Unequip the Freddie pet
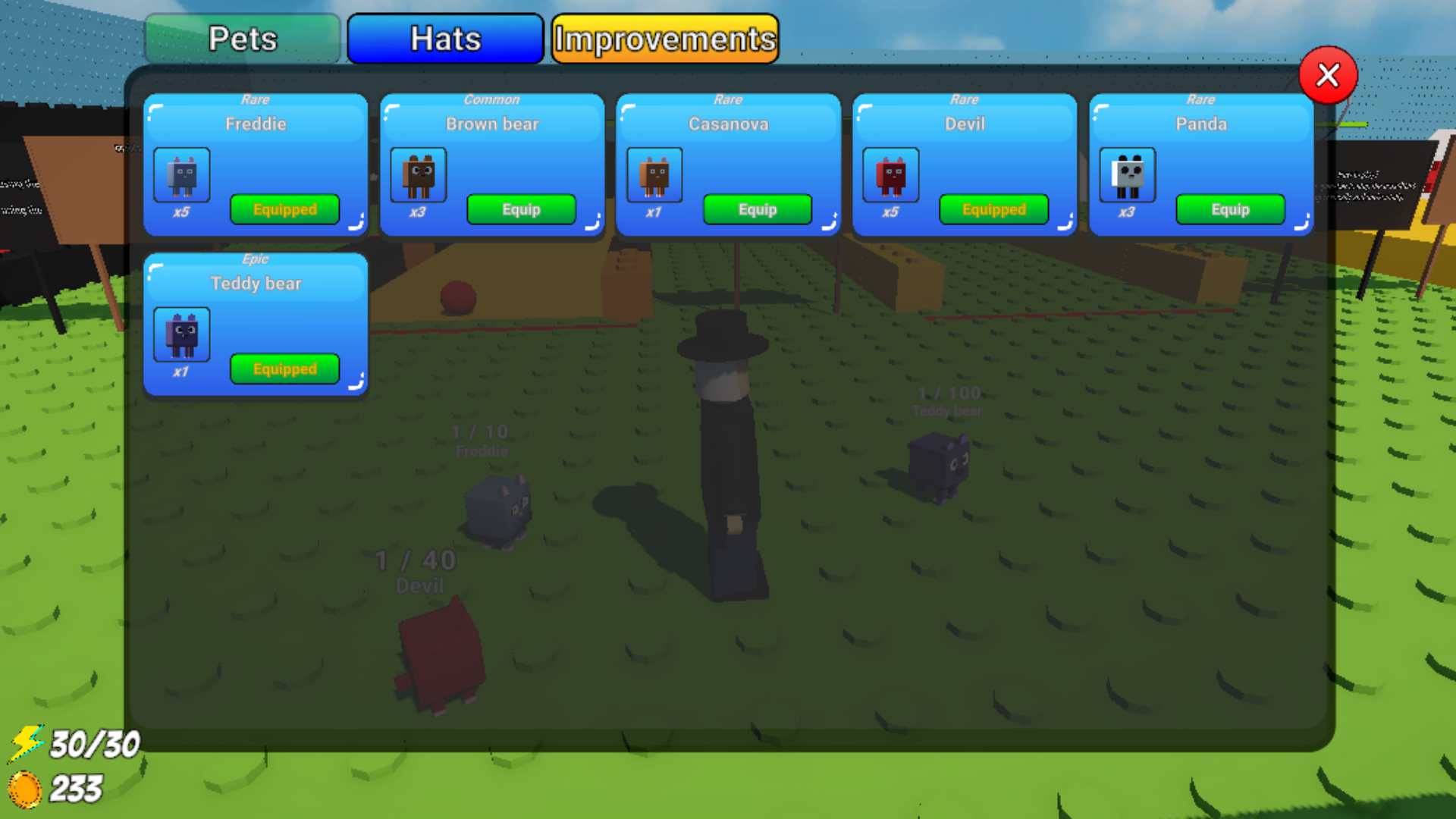This screenshot has height=819, width=1456. point(284,209)
